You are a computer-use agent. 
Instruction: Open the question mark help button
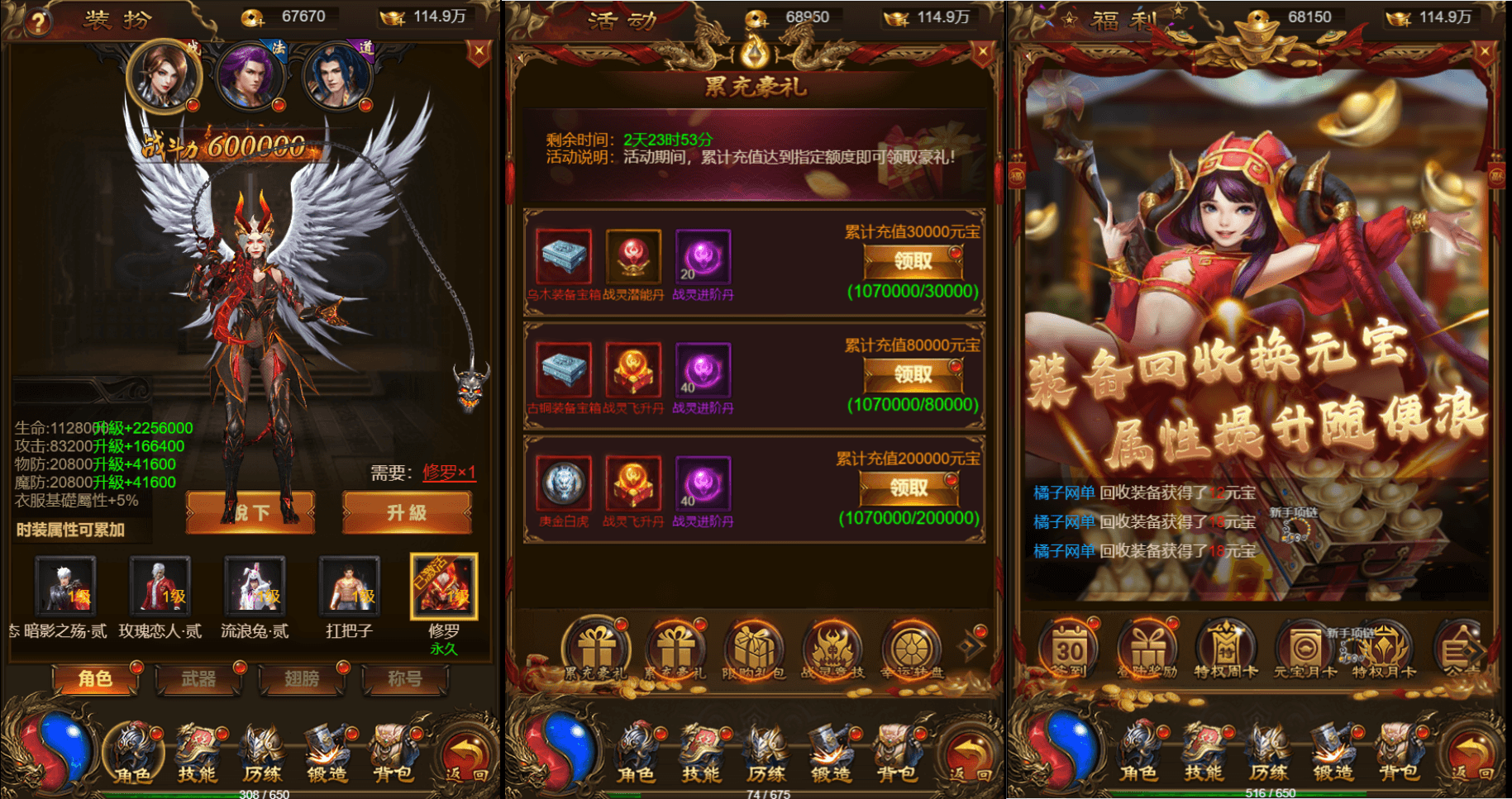[x=36, y=21]
